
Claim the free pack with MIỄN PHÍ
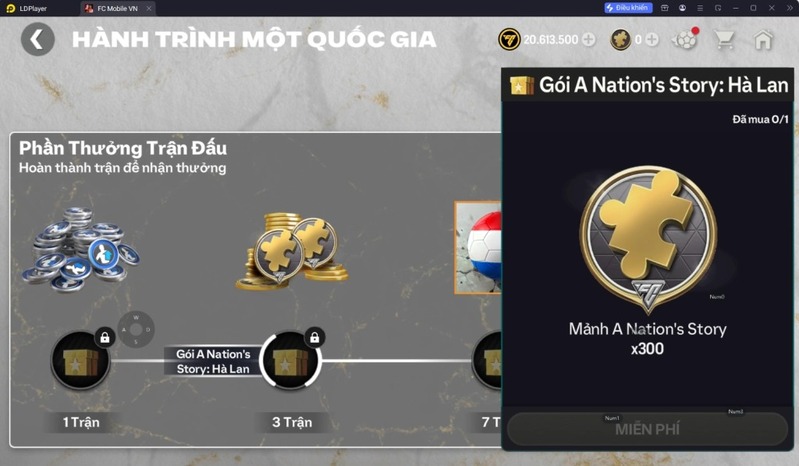click(x=647, y=429)
